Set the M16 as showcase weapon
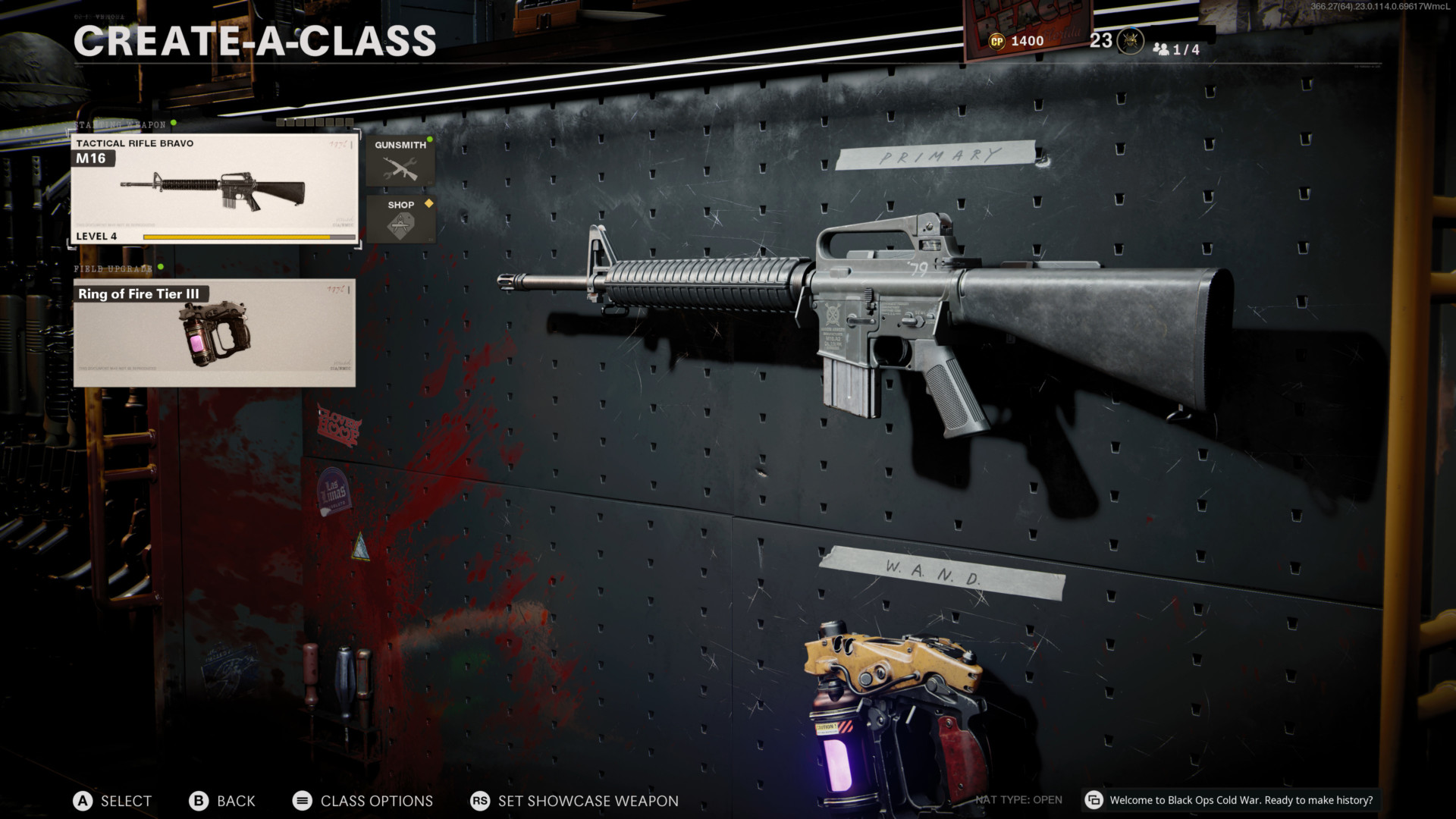The width and height of the screenshot is (1456, 819). [x=574, y=801]
